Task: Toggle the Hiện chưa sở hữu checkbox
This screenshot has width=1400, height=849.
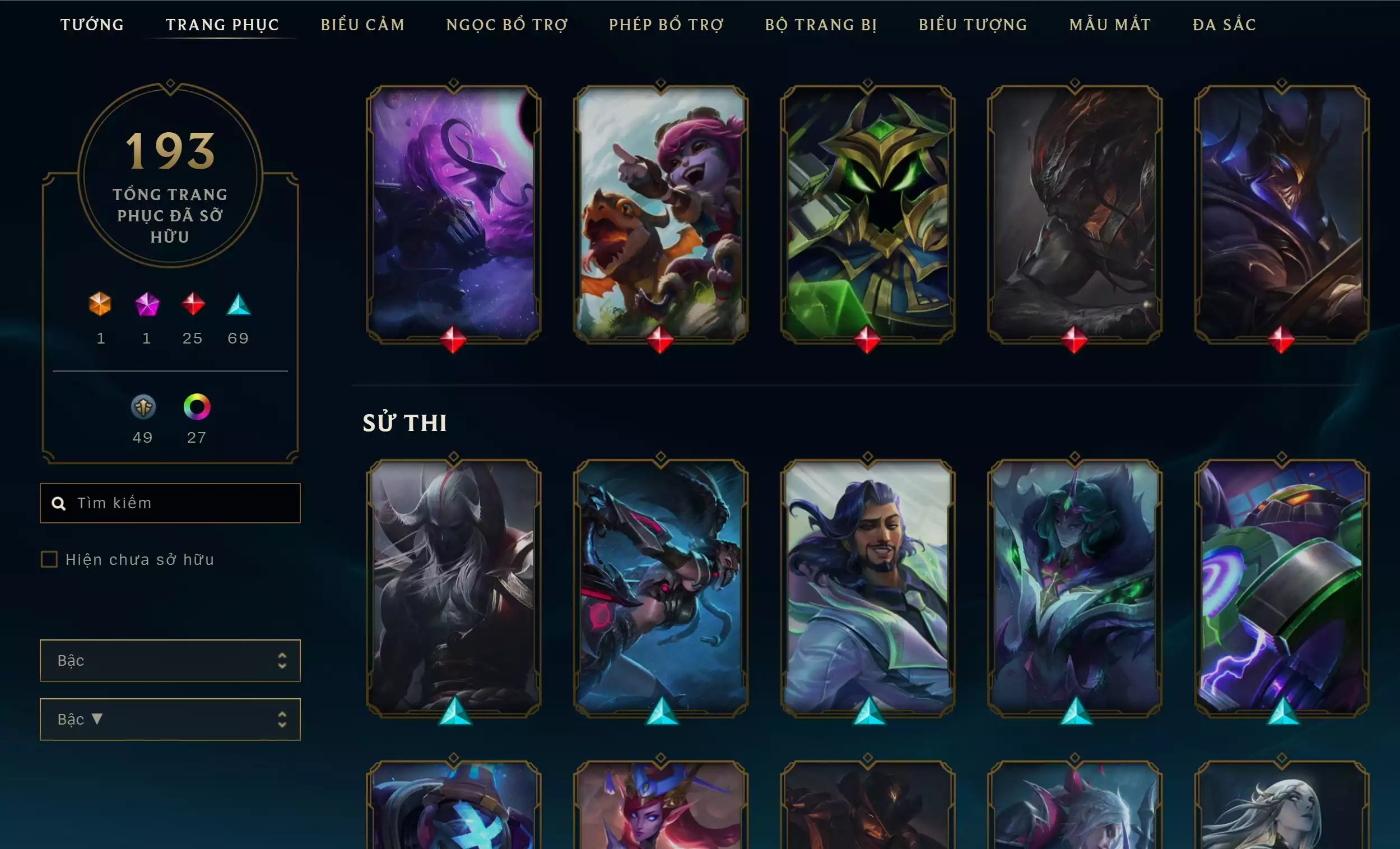Action: (49, 560)
